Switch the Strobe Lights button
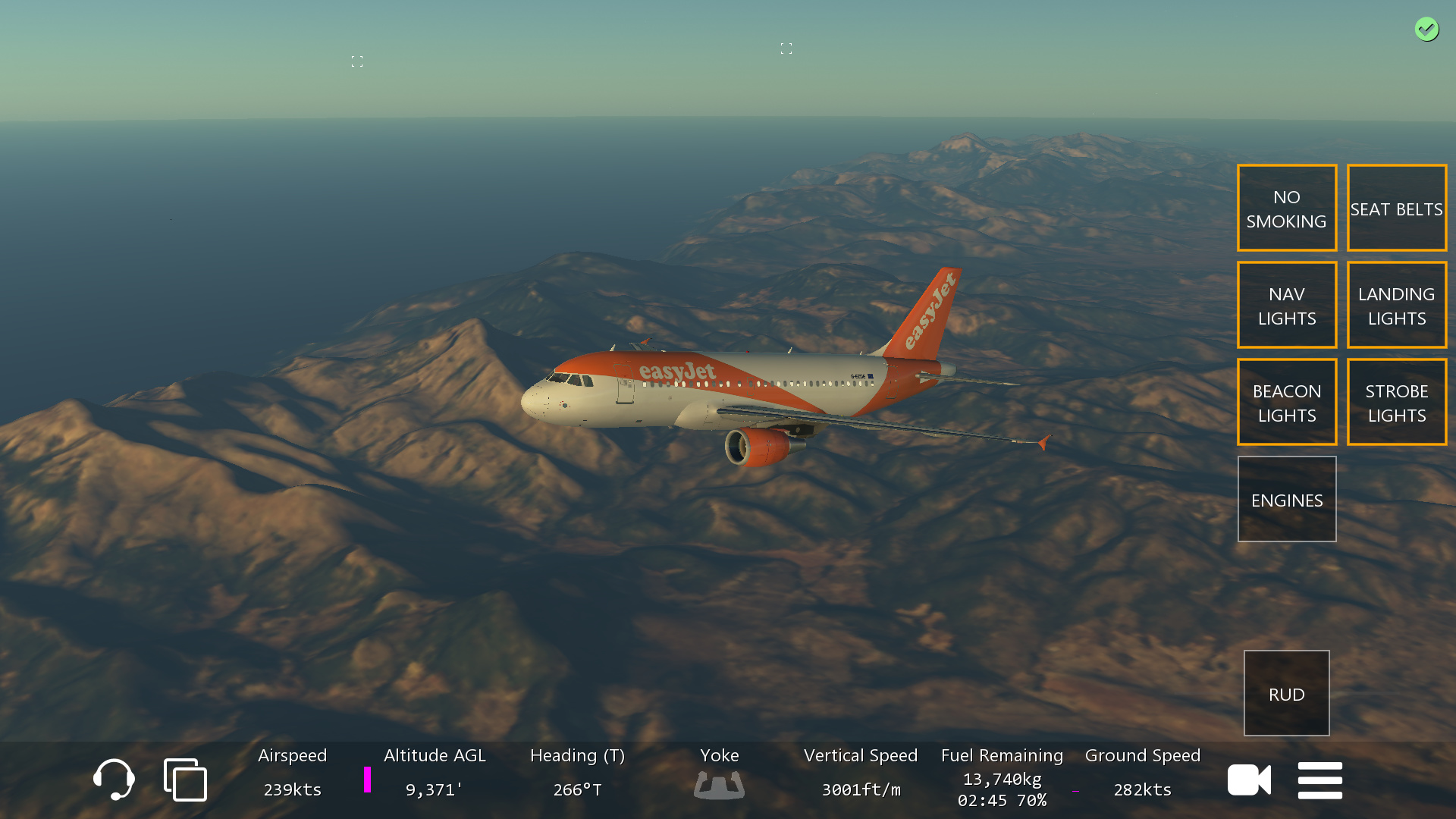The width and height of the screenshot is (1456, 819). 1396,402
